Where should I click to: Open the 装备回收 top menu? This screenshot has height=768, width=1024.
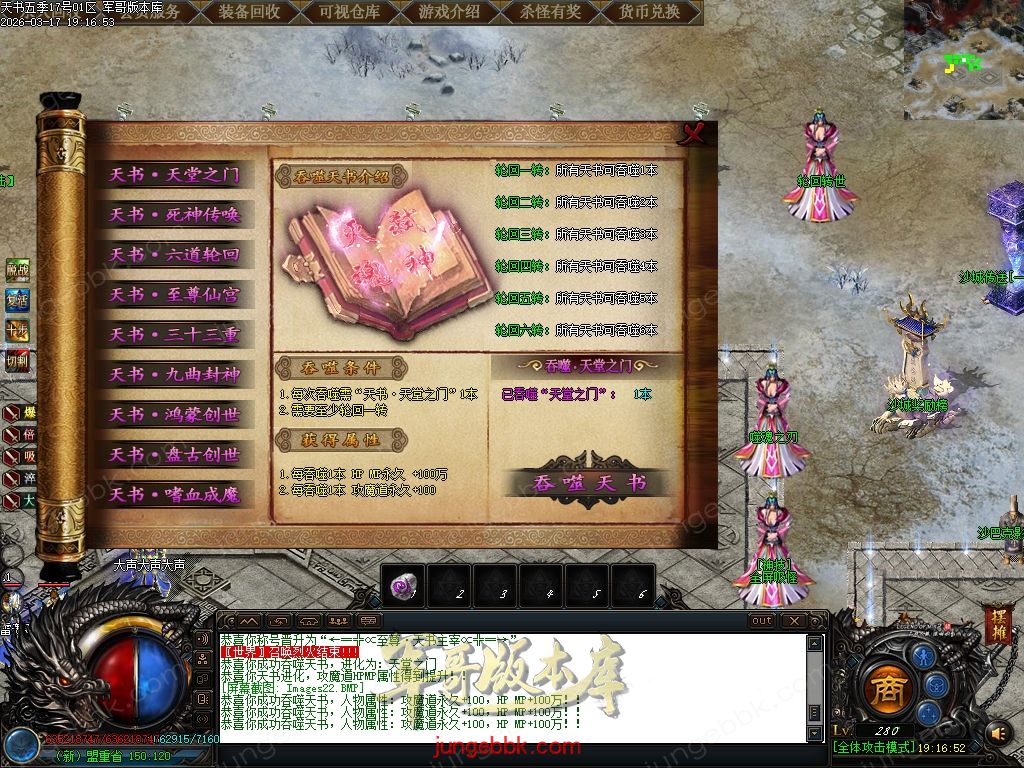click(x=249, y=12)
